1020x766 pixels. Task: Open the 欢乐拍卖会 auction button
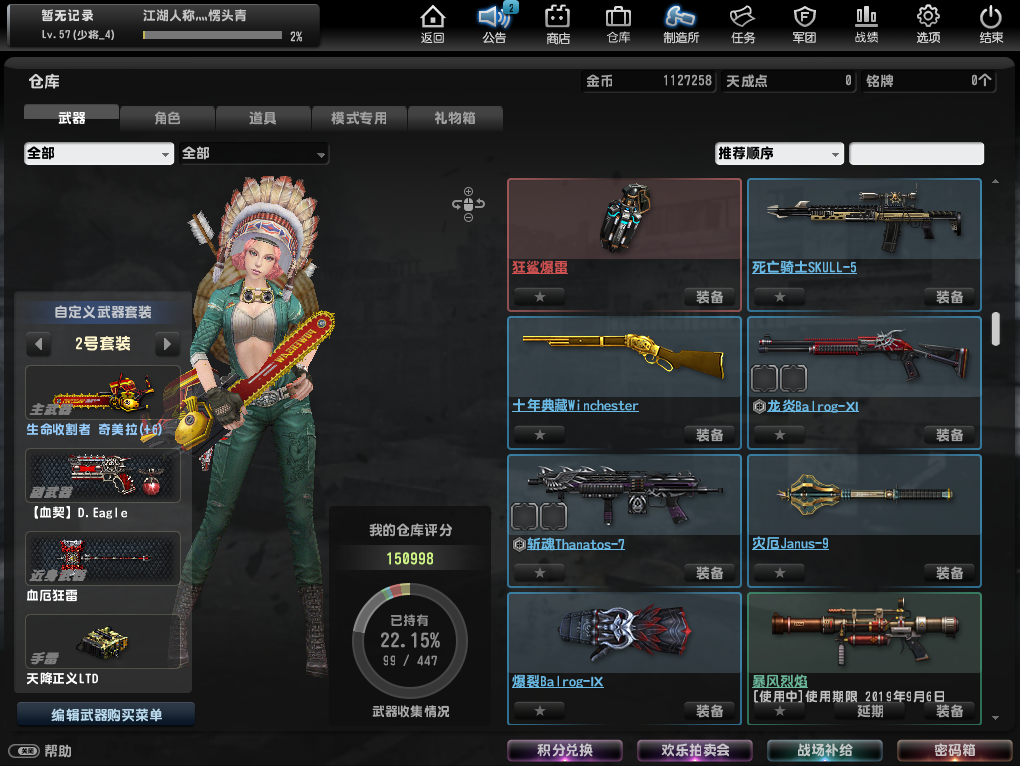pos(695,750)
